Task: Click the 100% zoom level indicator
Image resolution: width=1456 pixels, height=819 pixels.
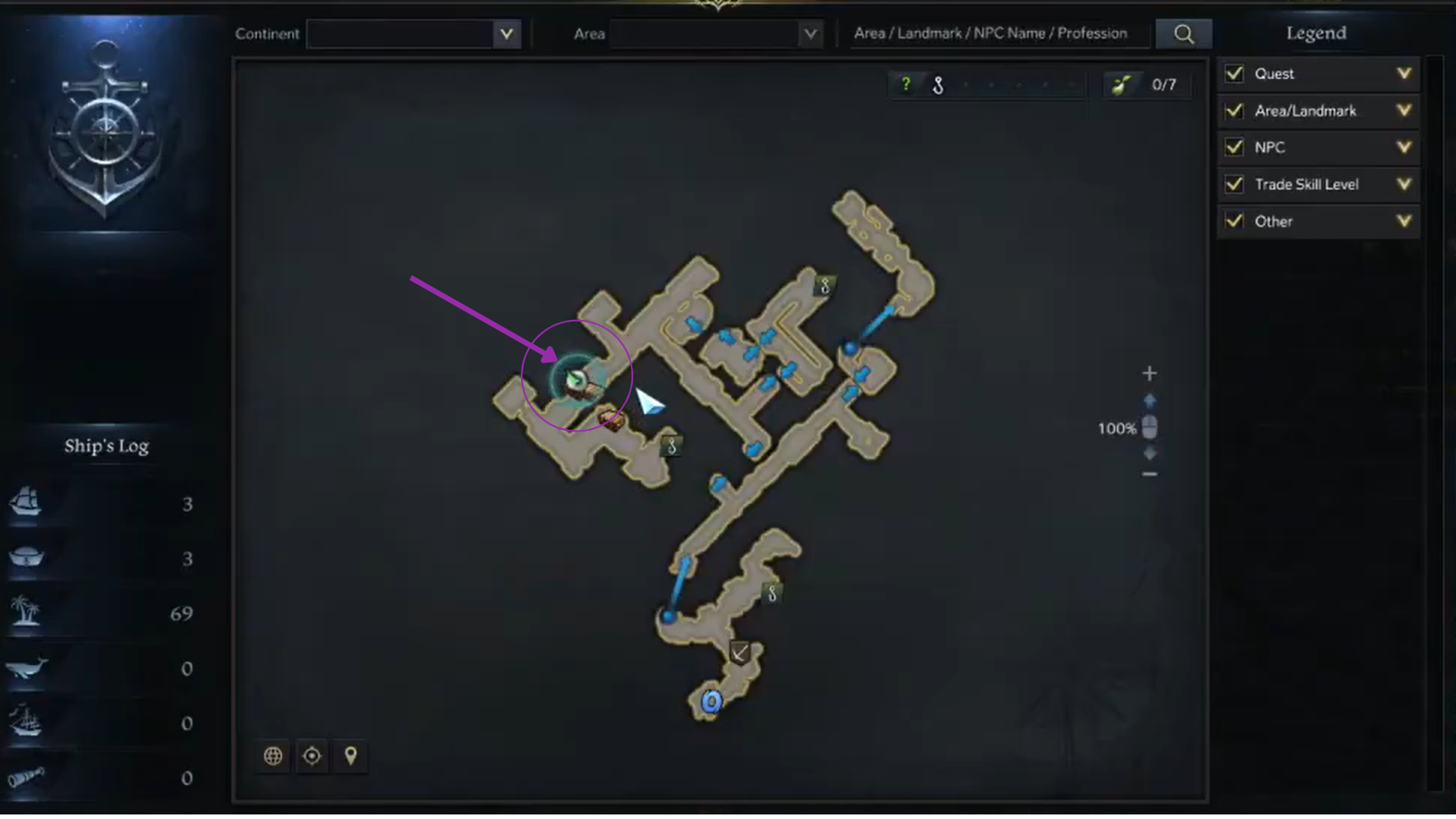Action: click(1116, 428)
